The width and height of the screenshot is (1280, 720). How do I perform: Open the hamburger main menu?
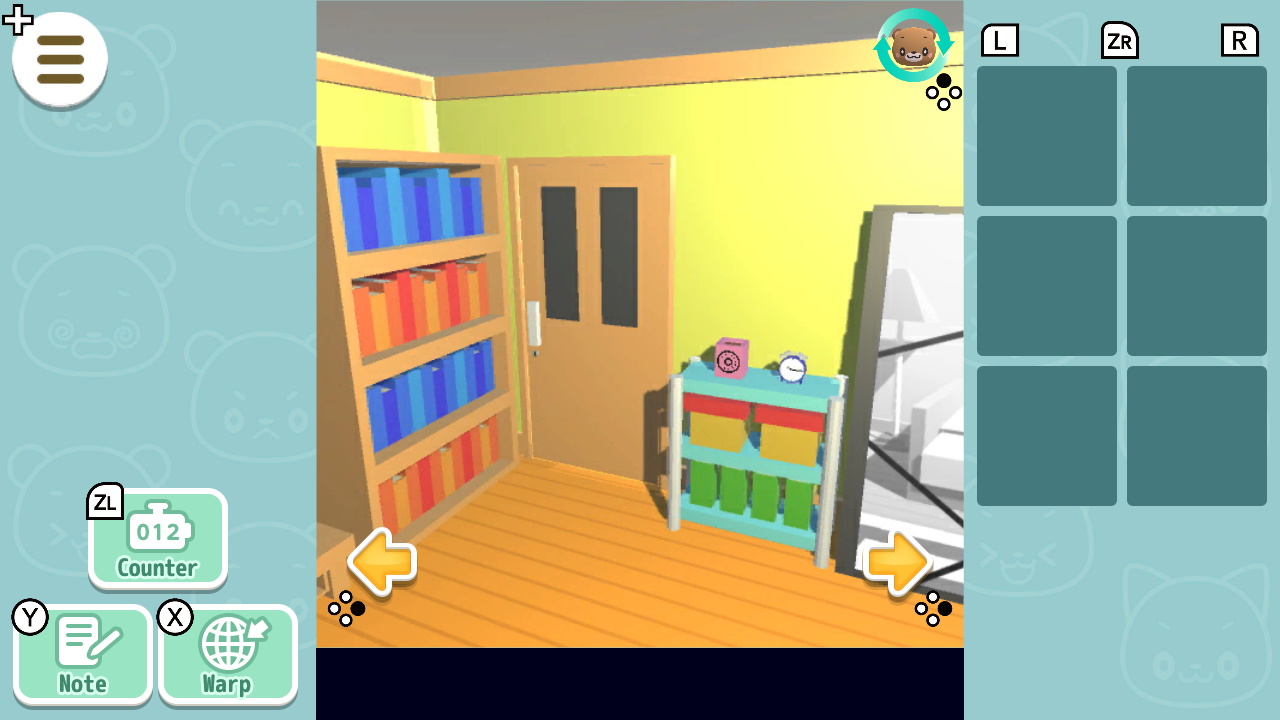59,60
